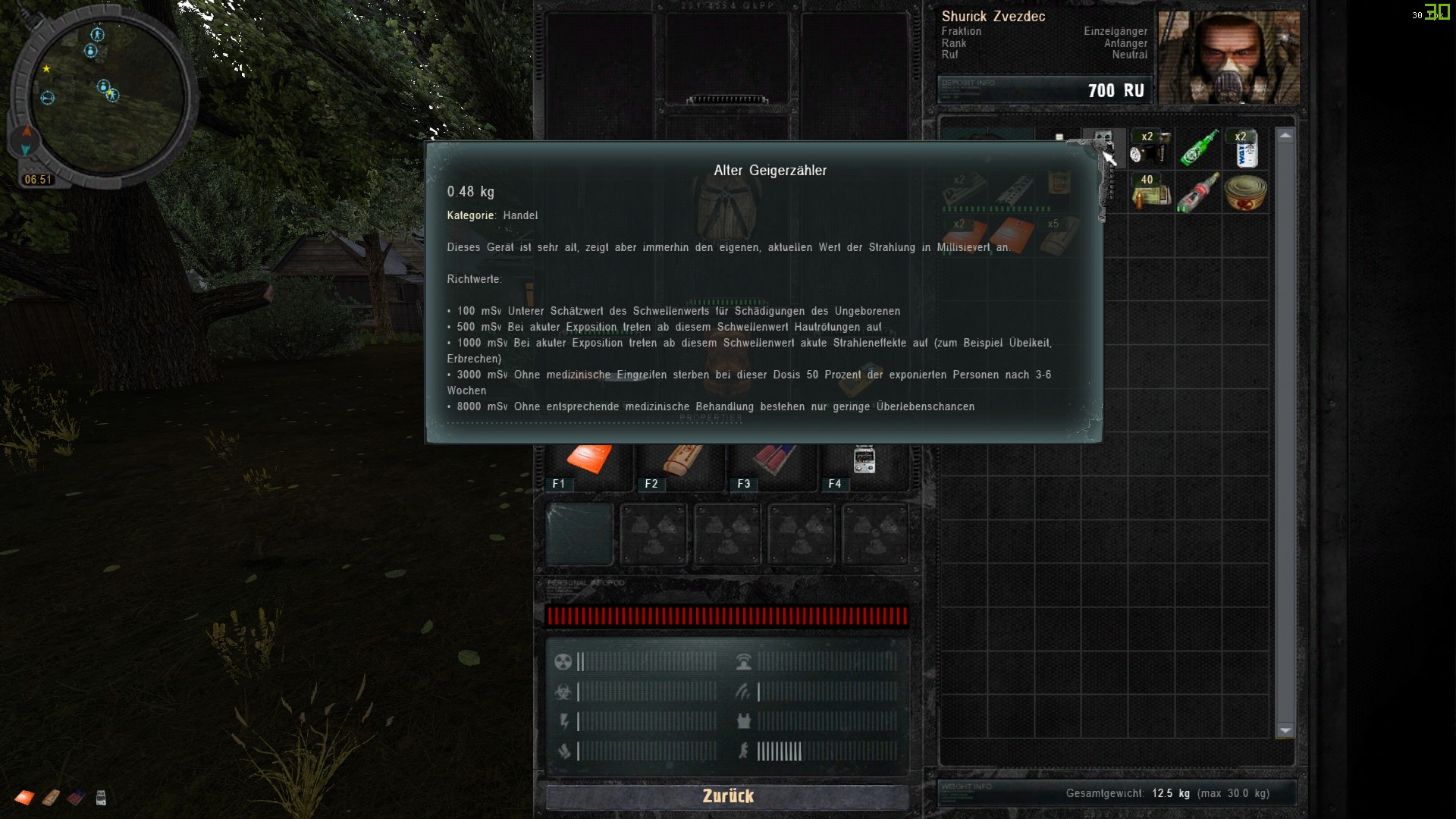This screenshot has height=819, width=1456.
Task: Select the Wati water can x2 stack
Action: (1246, 148)
